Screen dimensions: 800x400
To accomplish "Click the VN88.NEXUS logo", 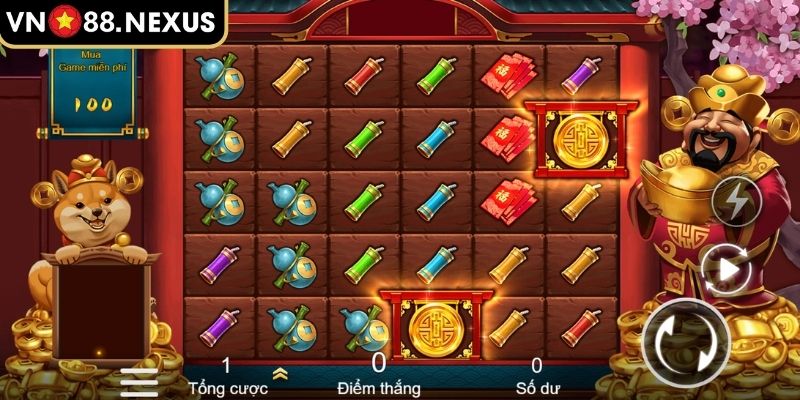I will coord(112,22).
